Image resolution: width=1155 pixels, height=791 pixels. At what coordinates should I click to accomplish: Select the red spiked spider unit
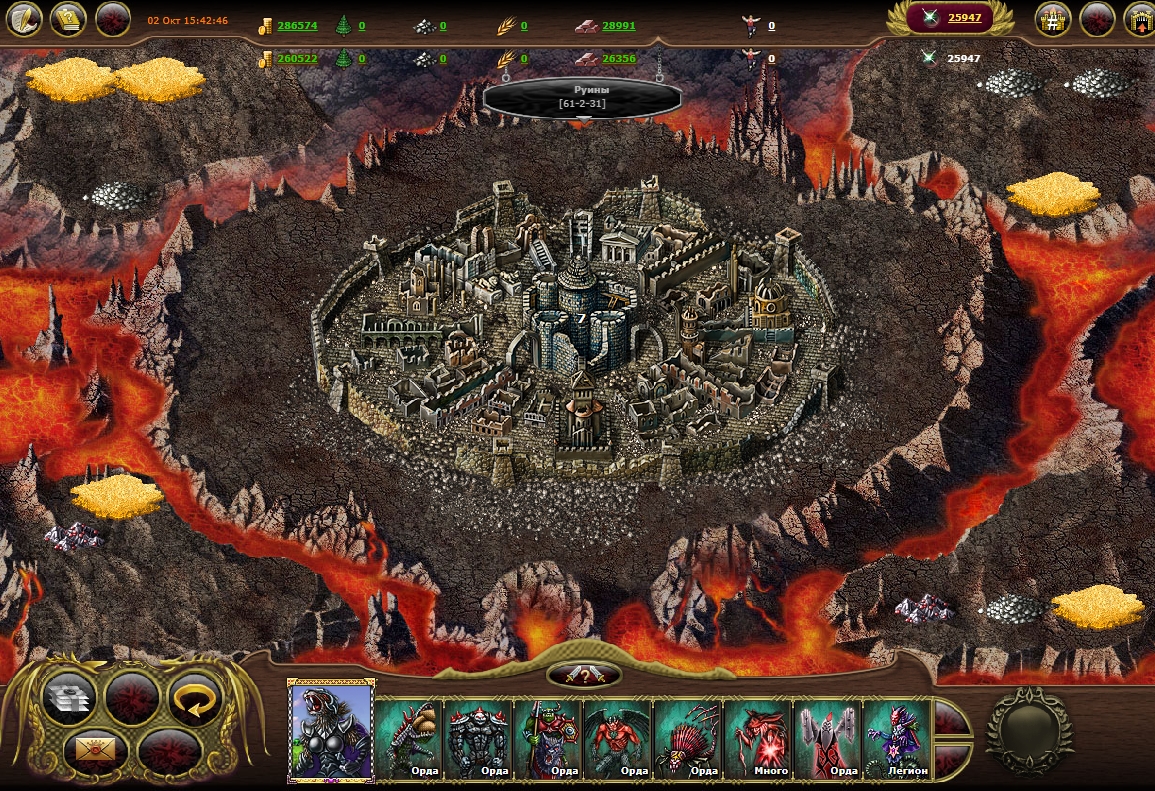click(688, 739)
